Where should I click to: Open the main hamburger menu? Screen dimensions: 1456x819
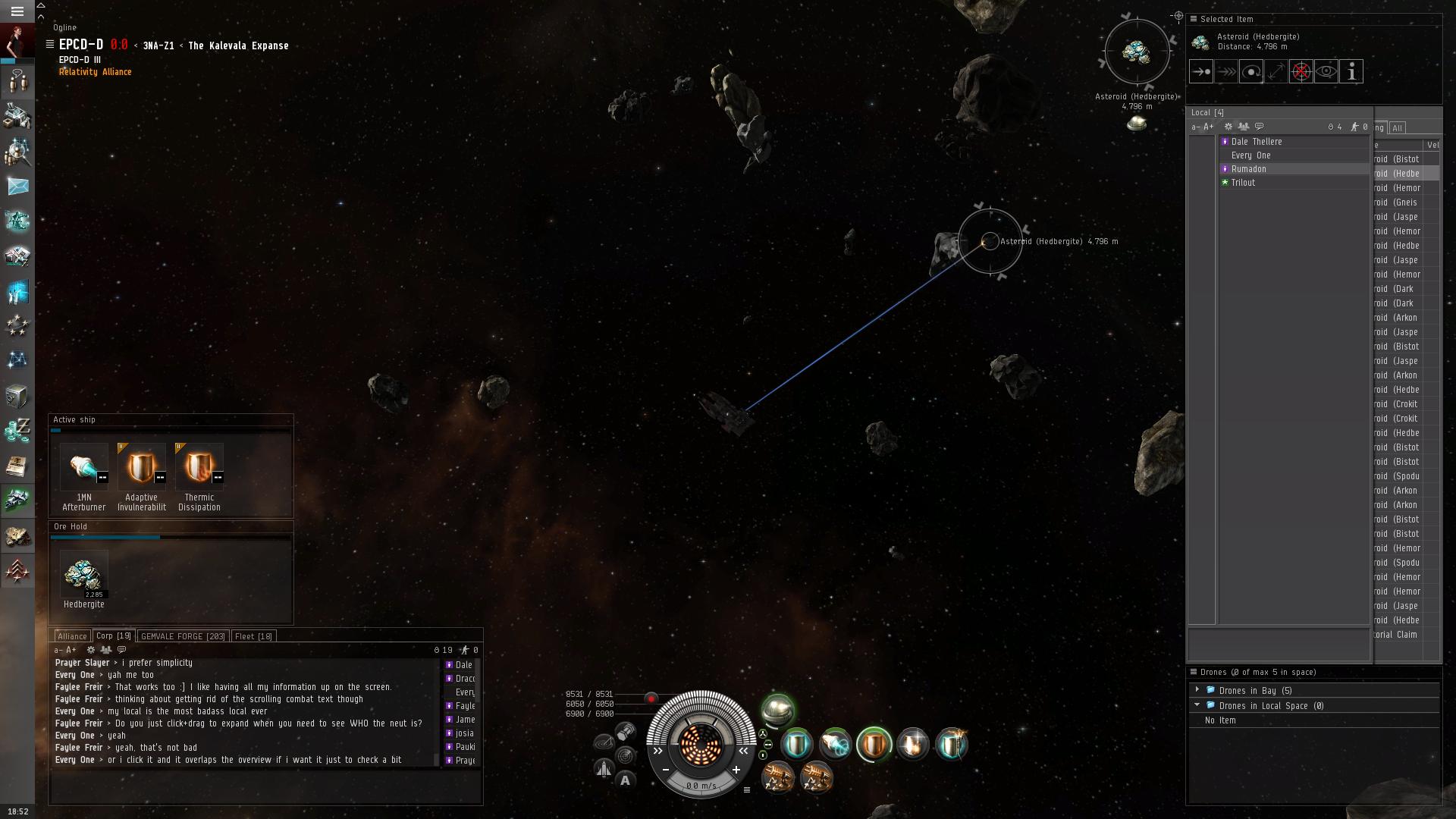click(17, 11)
